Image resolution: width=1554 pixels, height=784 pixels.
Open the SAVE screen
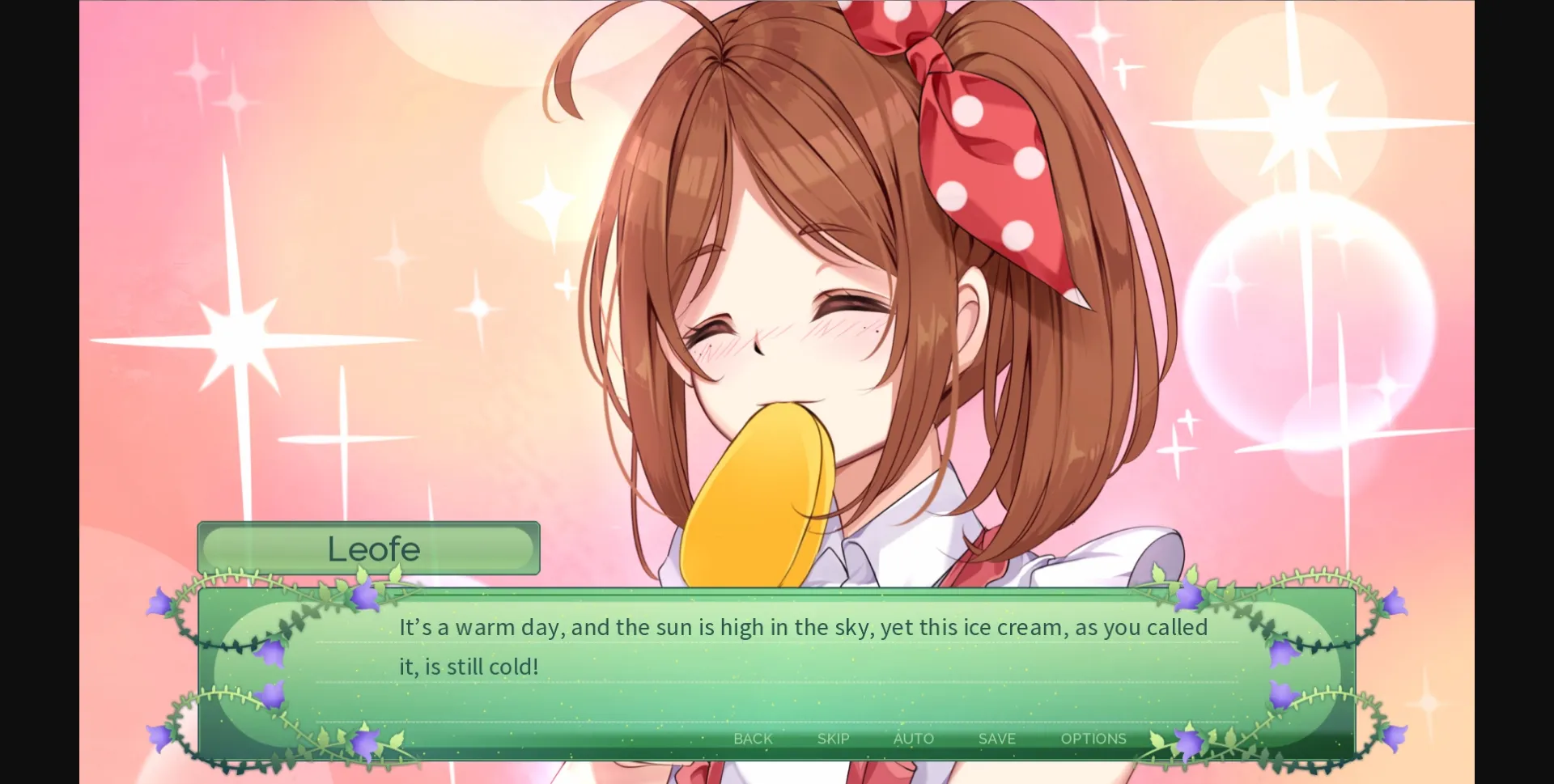click(996, 739)
